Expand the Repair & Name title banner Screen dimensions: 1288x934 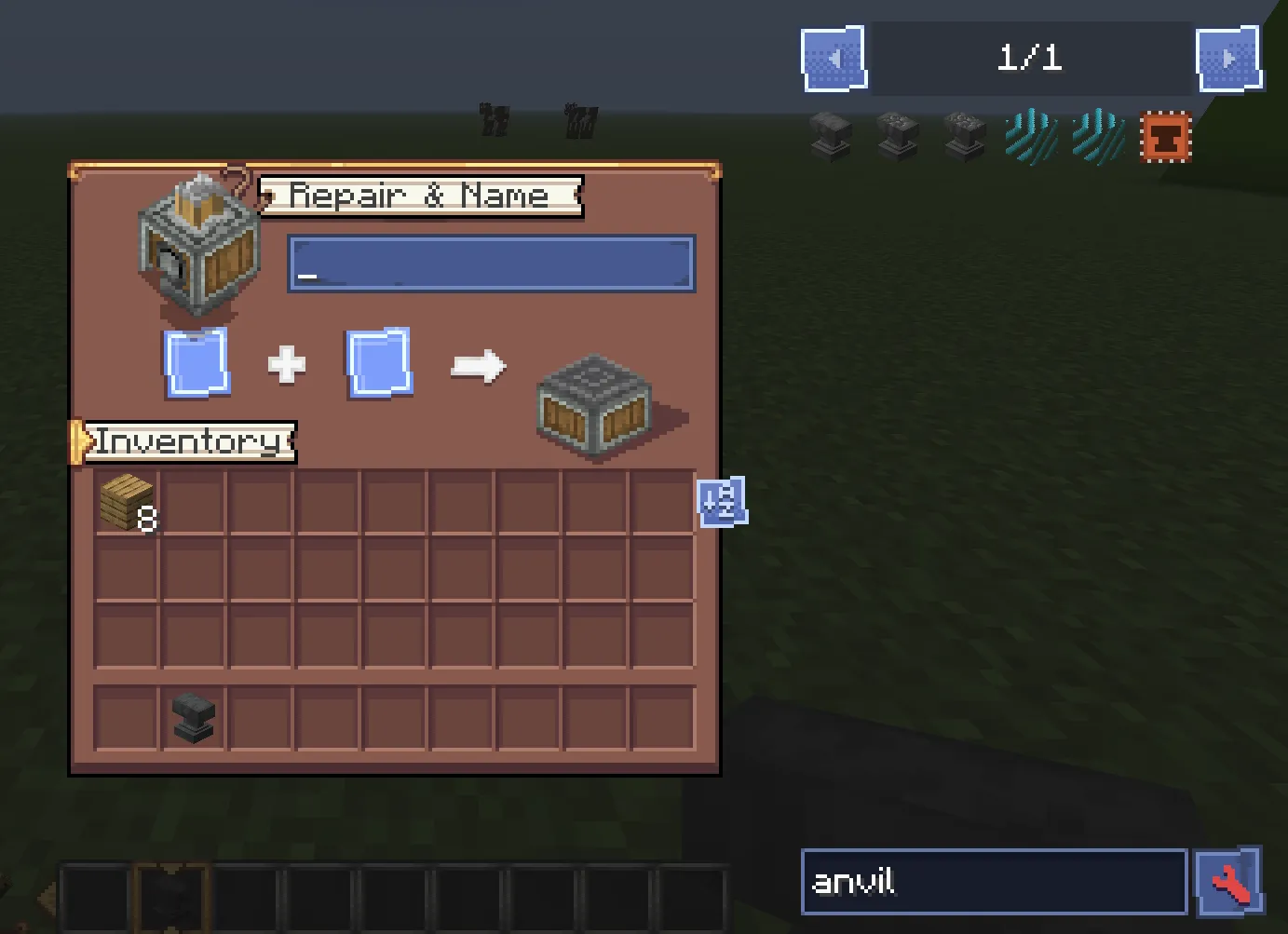point(417,196)
